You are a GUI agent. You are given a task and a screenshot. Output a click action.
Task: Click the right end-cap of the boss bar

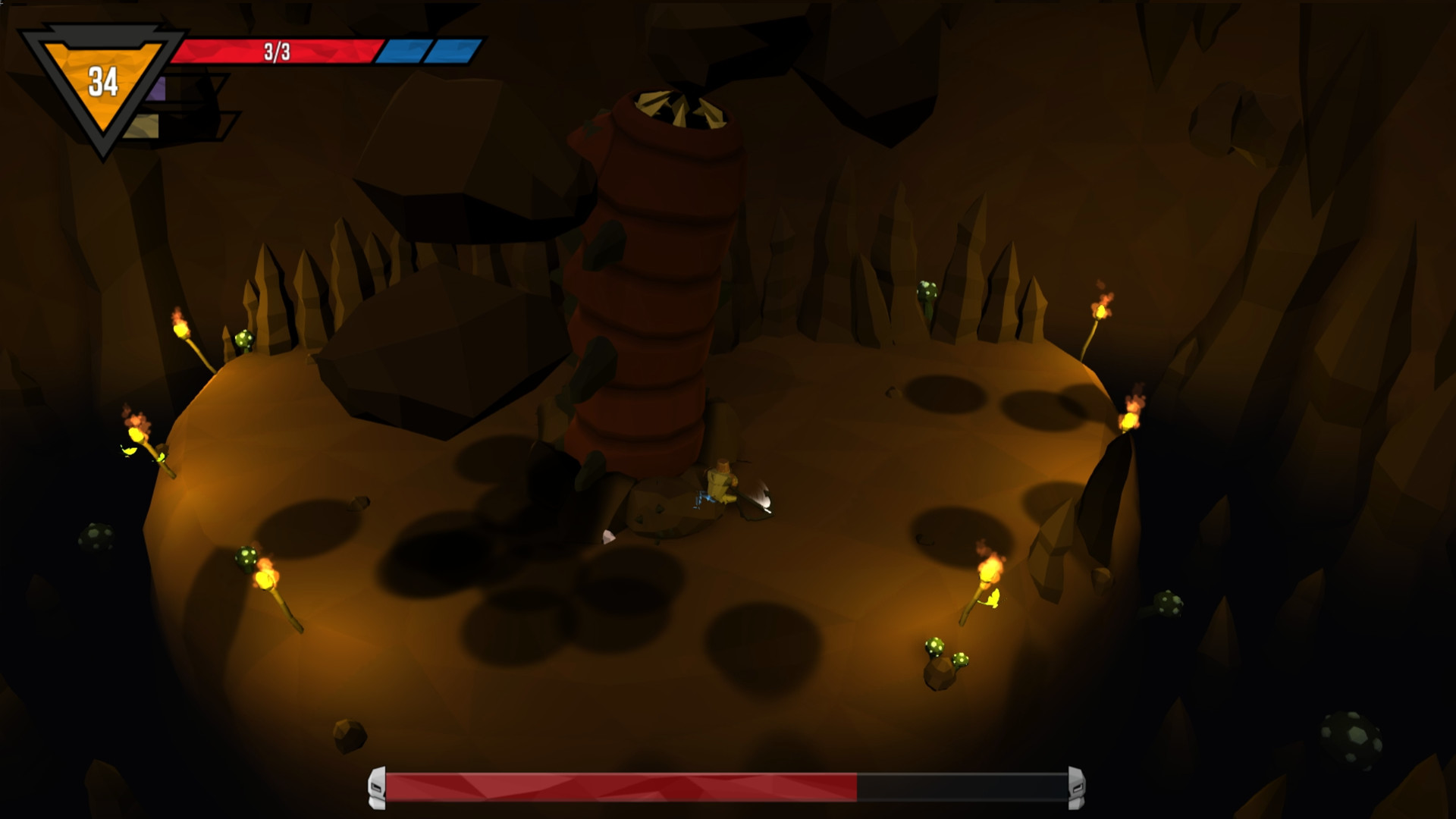click(x=1075, y=789)
